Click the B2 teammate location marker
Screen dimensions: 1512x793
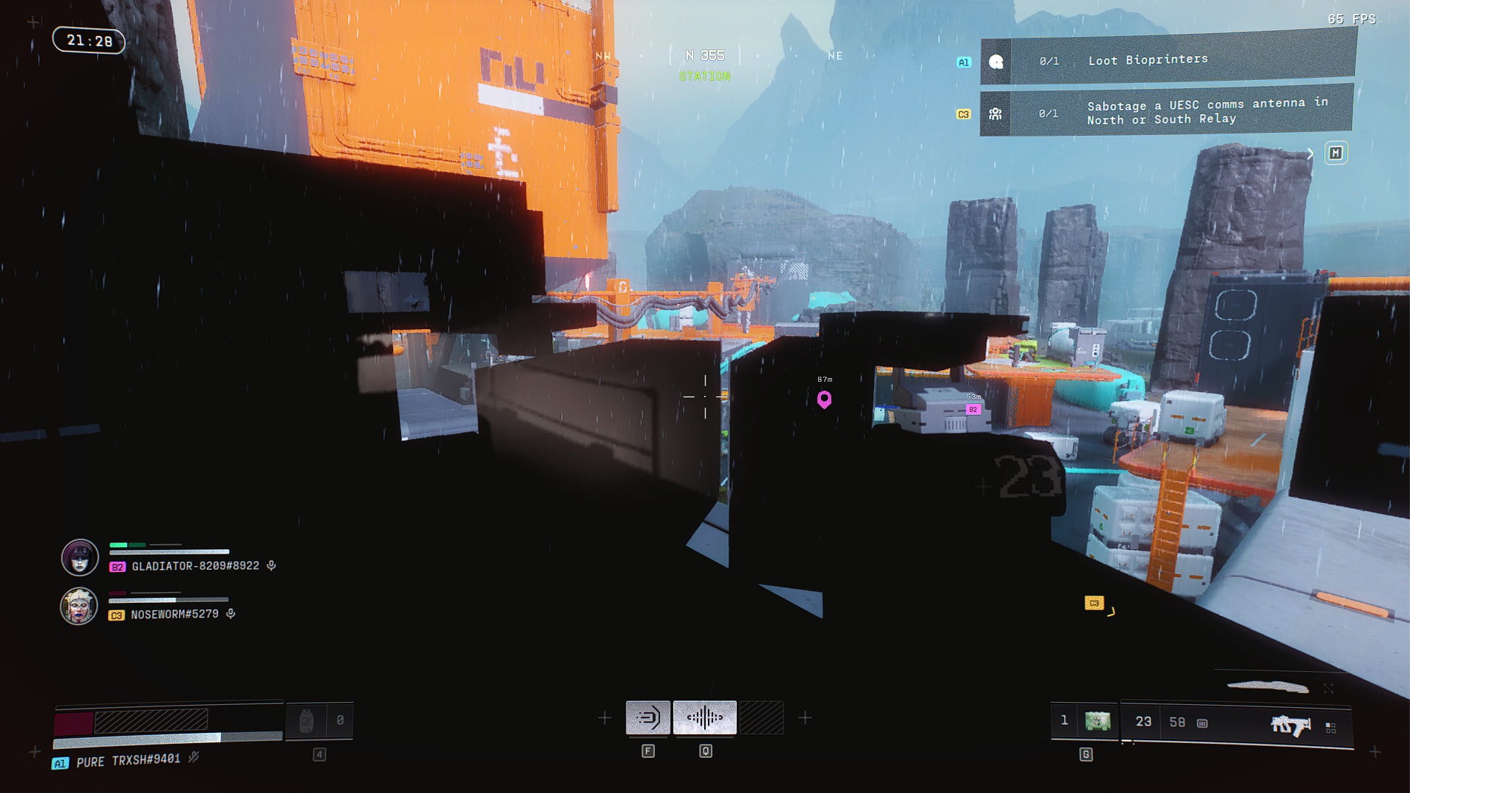click(973, 410)
